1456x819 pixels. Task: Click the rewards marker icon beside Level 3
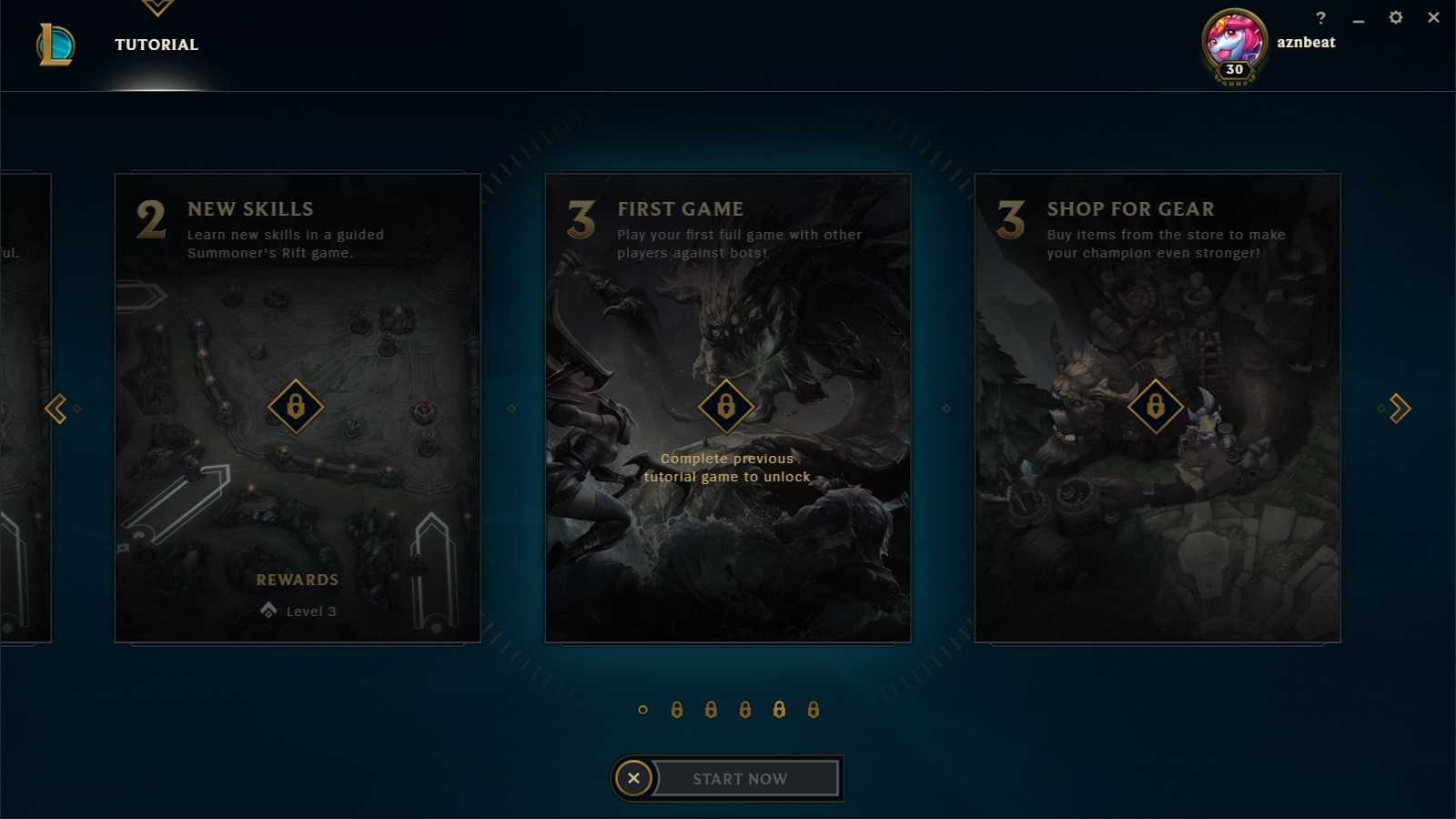pyautogui.click(x=267, y=611)
